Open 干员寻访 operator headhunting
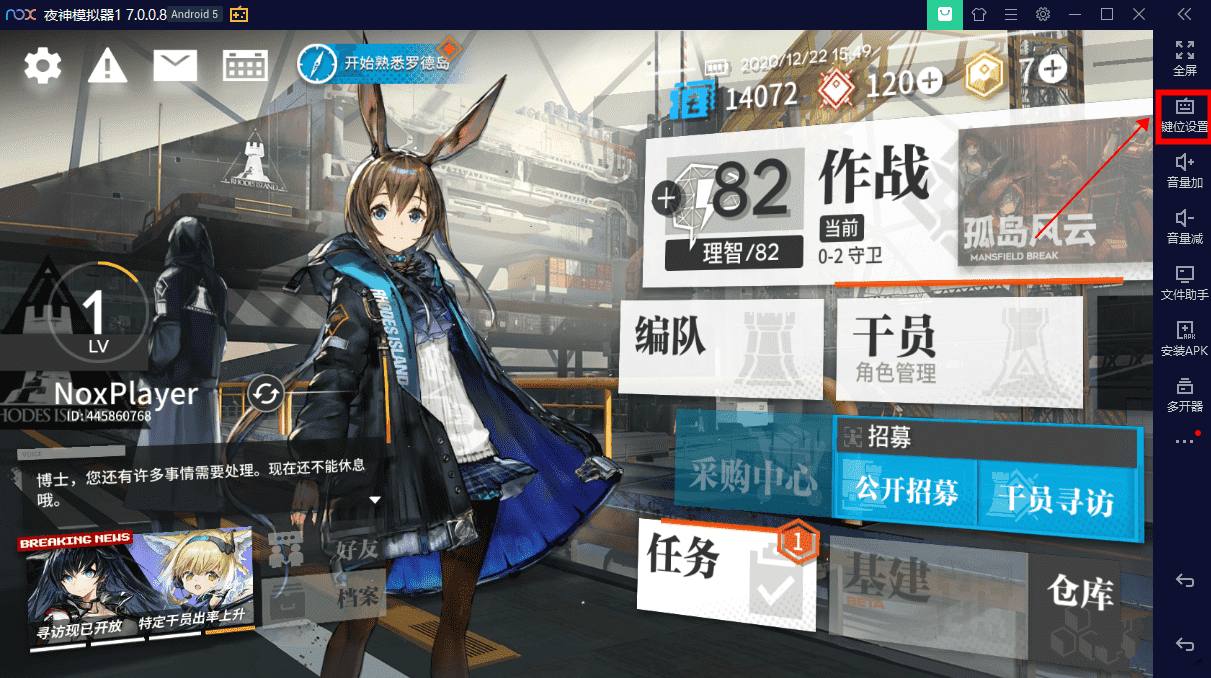The image size is (1211, 678). (1058, 496)
